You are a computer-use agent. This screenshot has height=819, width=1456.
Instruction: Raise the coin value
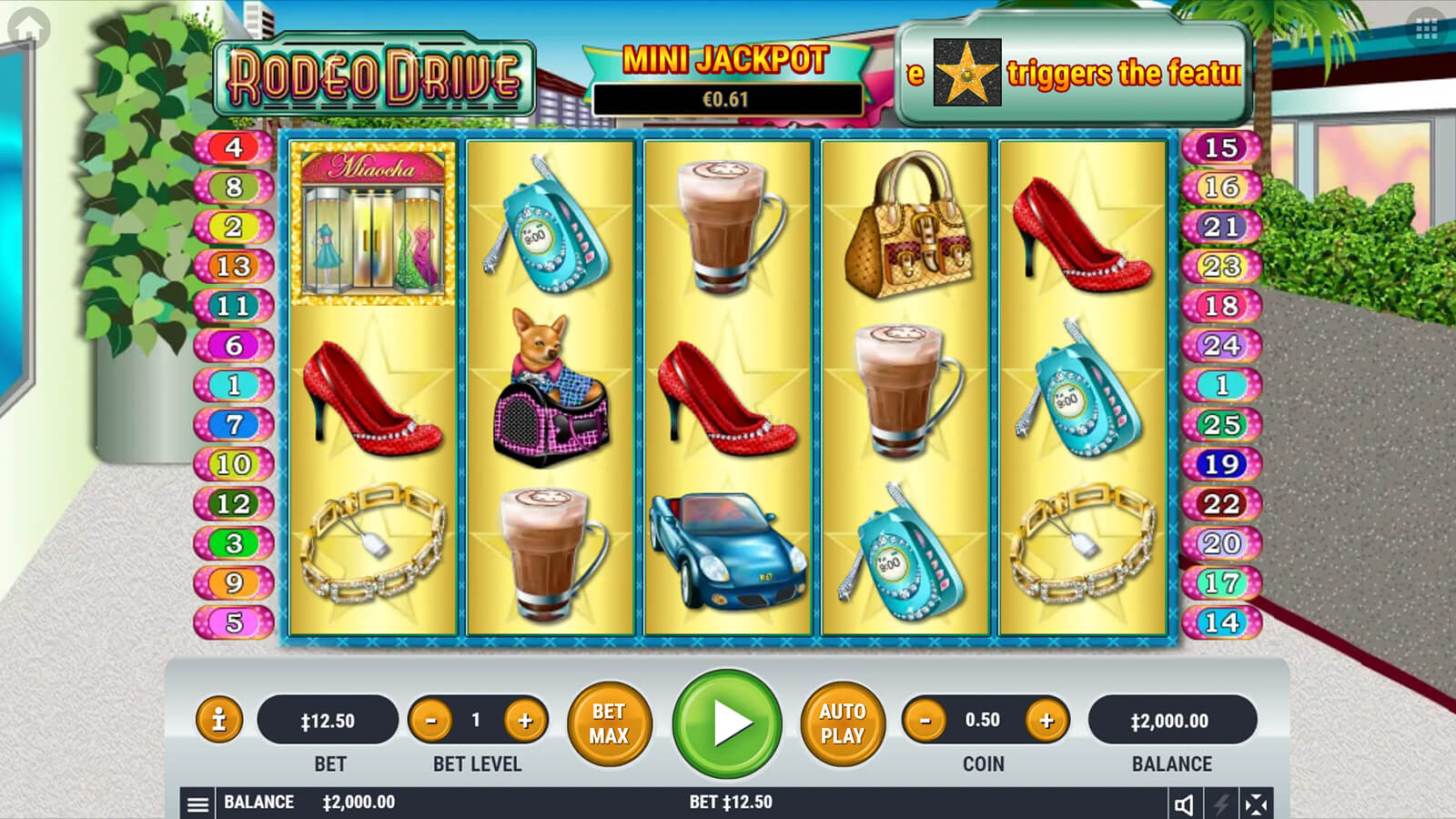(1046, 721)
